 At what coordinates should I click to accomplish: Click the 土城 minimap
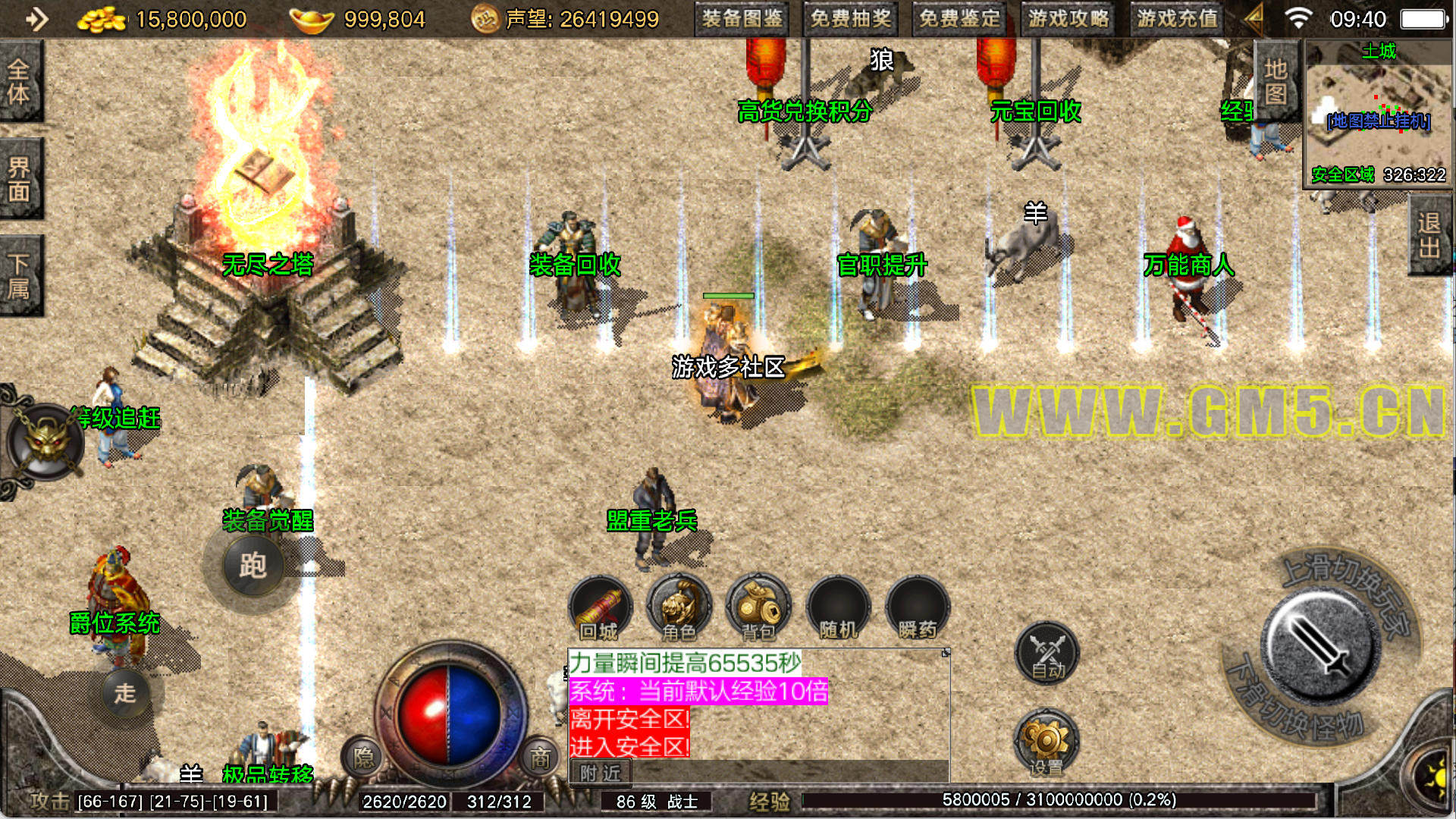(x=1377, y=114)
